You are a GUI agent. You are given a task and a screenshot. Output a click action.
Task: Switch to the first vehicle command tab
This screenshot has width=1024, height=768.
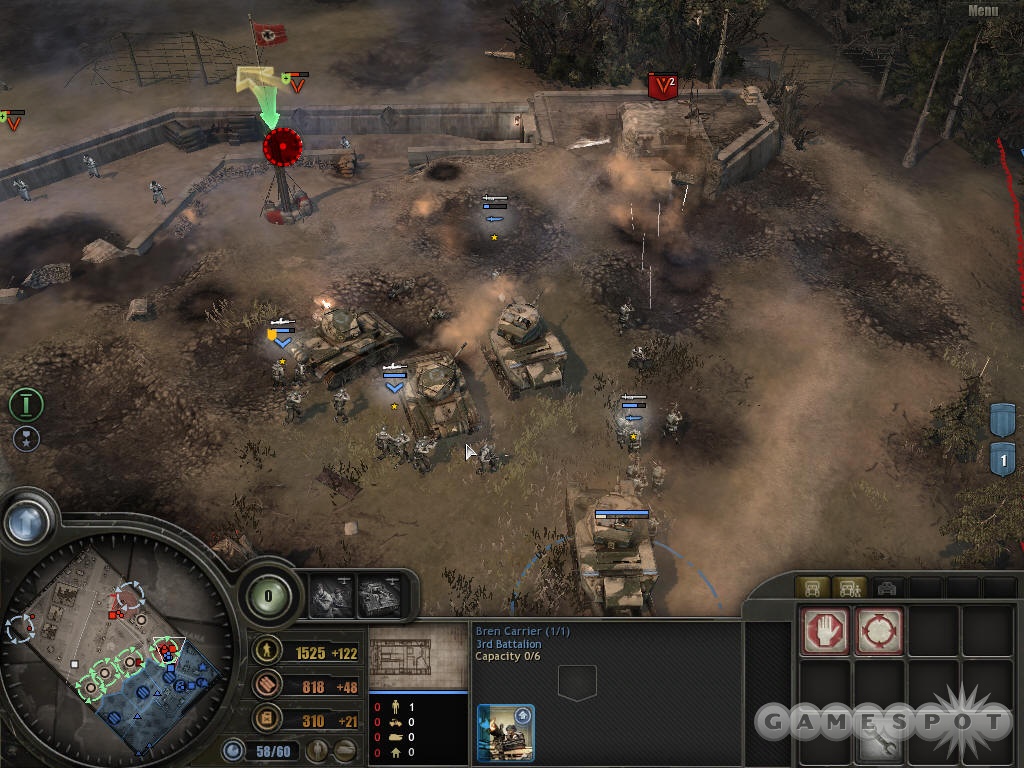[x=811, y=588]
